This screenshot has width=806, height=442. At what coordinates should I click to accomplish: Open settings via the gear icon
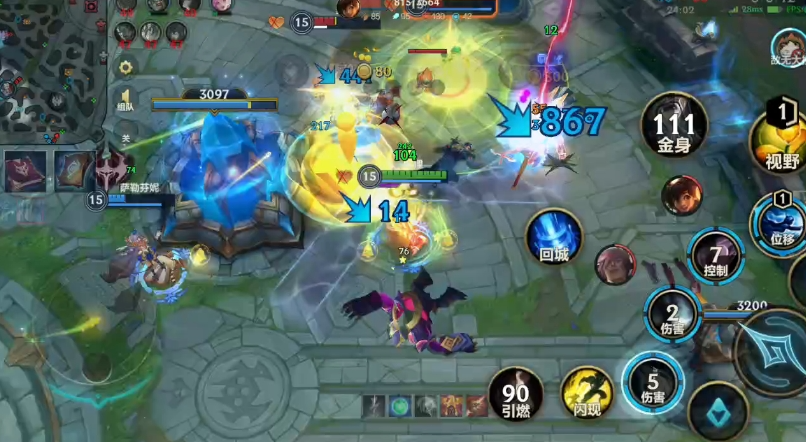tap(126, 68)
